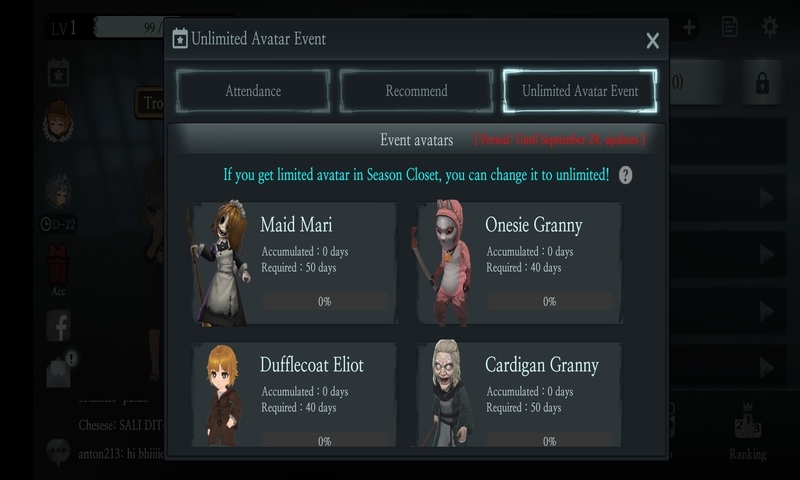The image size is (800, 480).
Task: Switch to the Attendance tab
Action: (253, 91)
